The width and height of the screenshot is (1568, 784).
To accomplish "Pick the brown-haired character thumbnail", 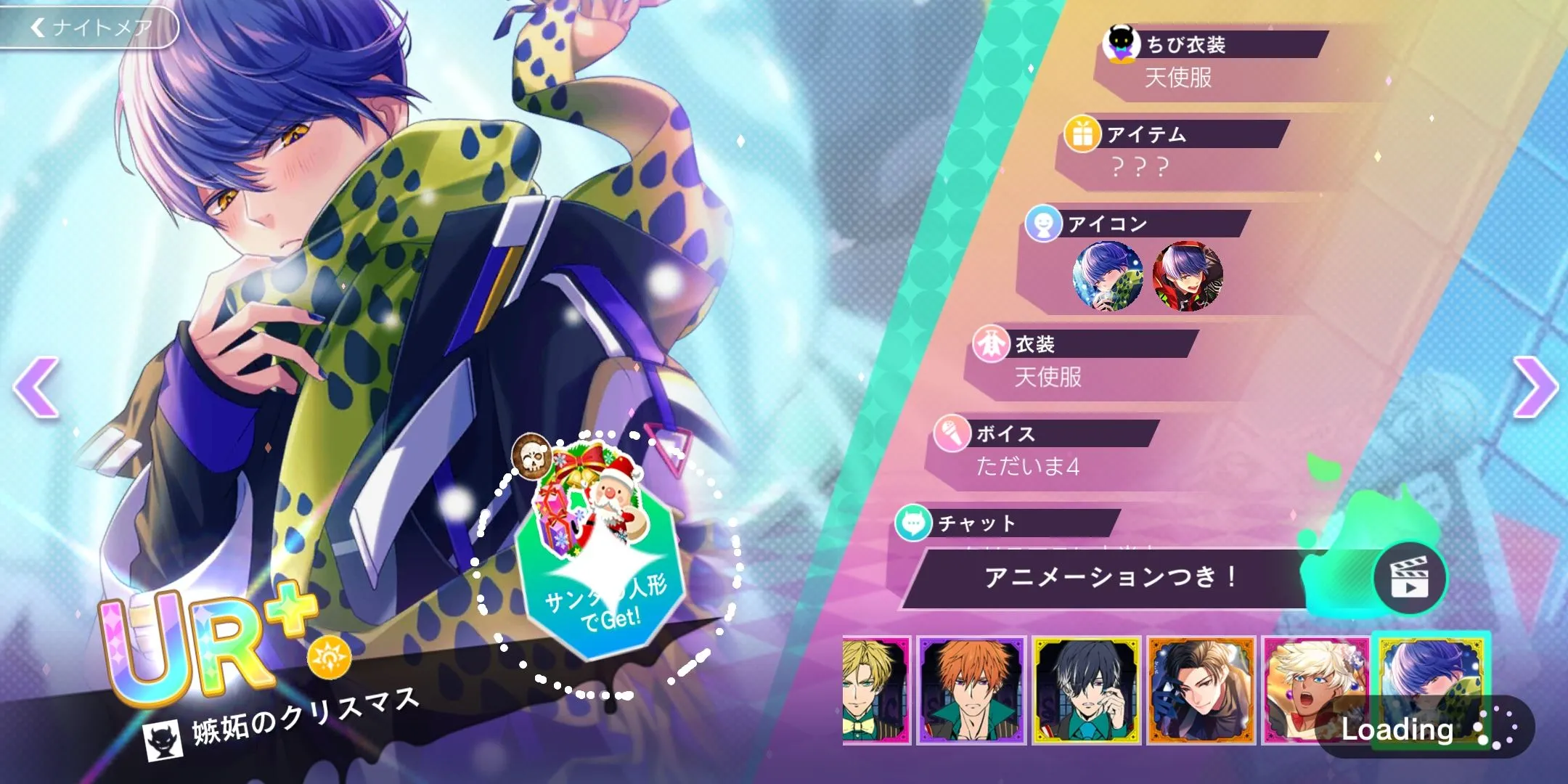I will [1201, 690].
